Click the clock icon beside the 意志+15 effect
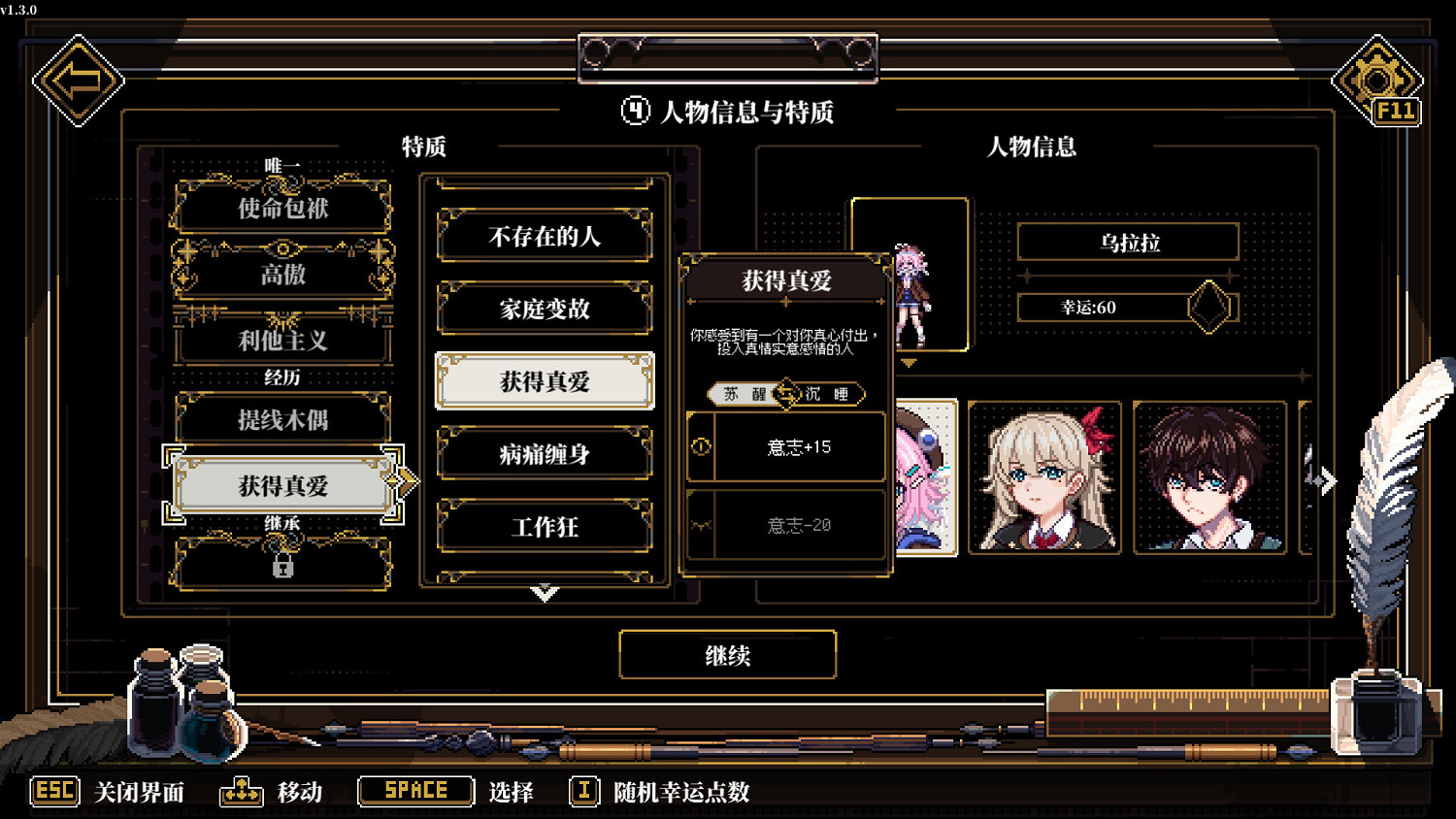This screenshot has width=1456, height=819. tap(701, 447)
